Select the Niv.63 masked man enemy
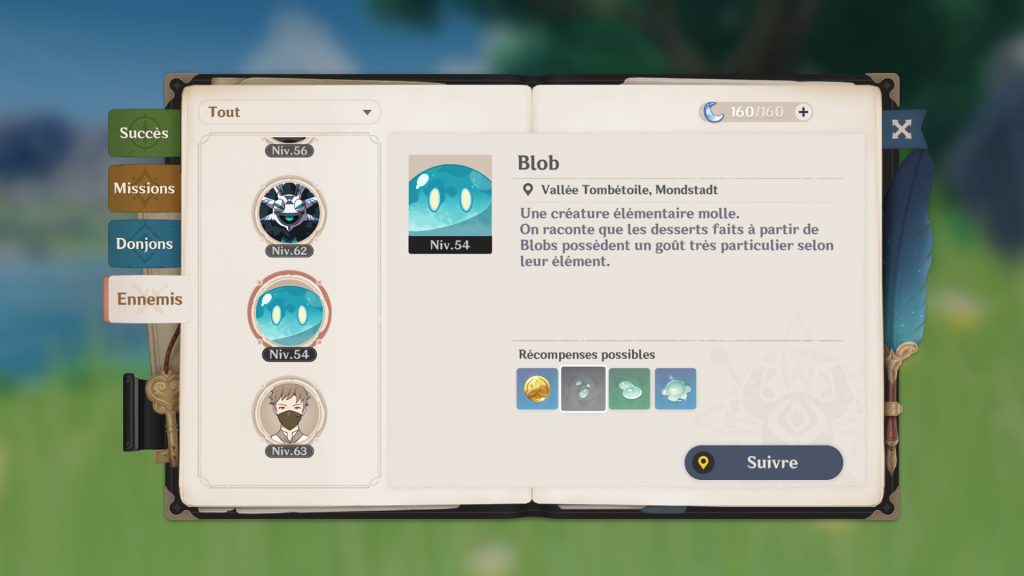1024x576 pixels. click(289, 413)
